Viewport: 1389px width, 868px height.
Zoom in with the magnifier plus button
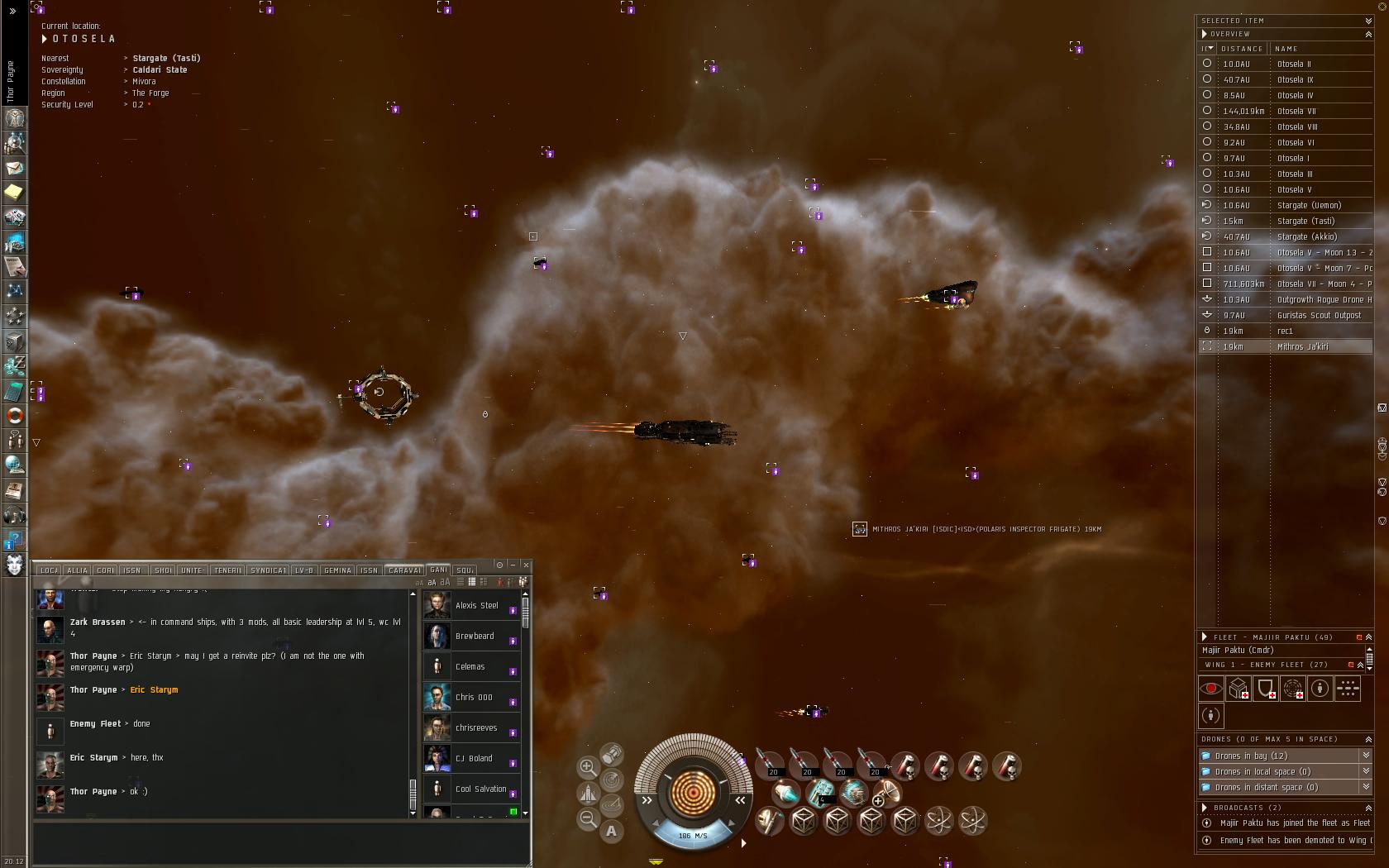coord(588,767)
